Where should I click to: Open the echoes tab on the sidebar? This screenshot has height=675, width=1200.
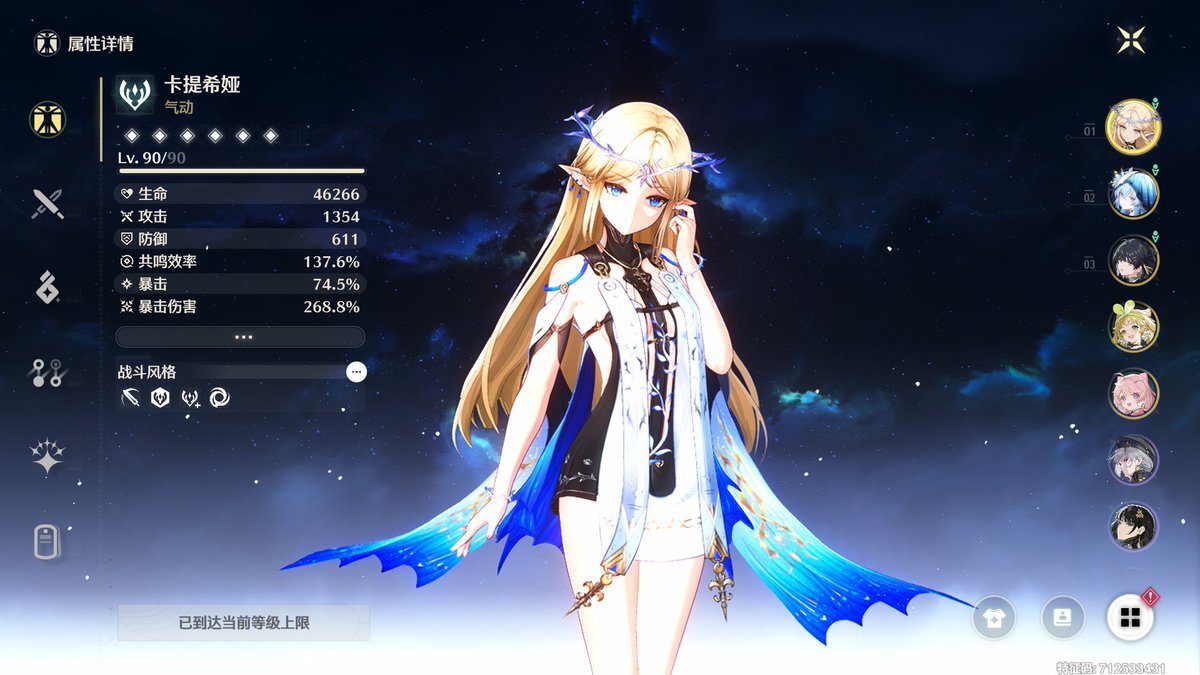(x=47, y=288)
